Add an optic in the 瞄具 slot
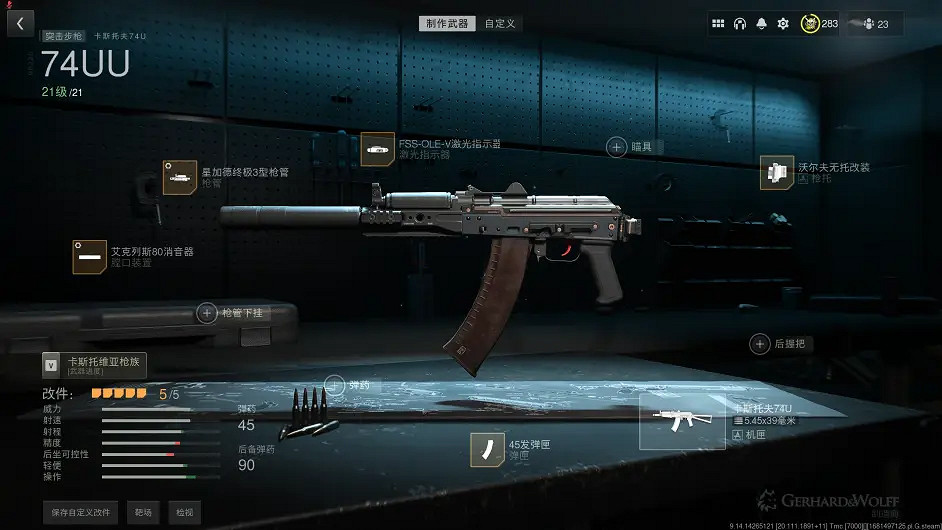This screenshot has height=530, width=942. (618, 147)
